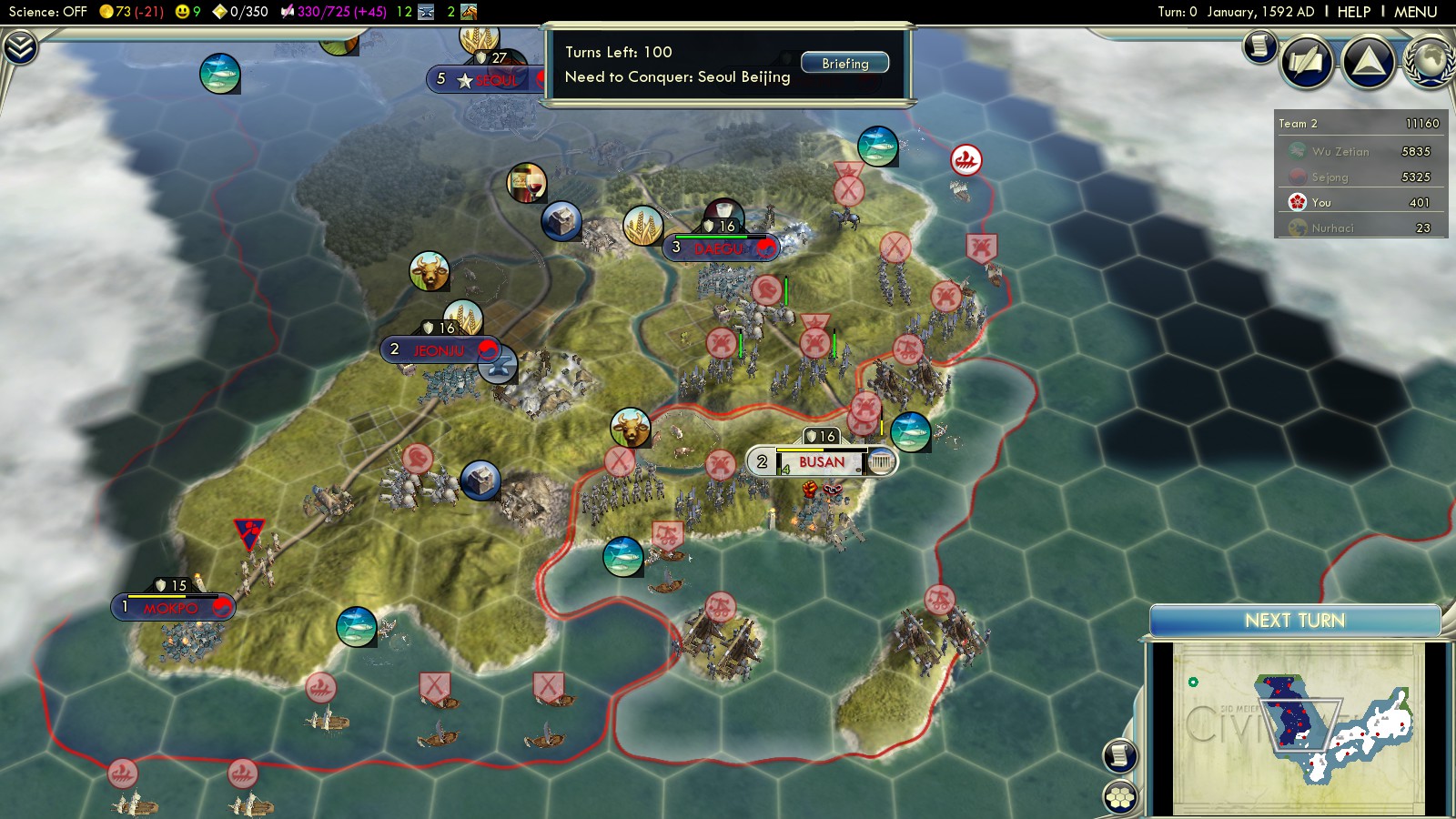Select the Mokpo city banner
Viewport: 1456px width, 819px height.
(x=171, y=608)
